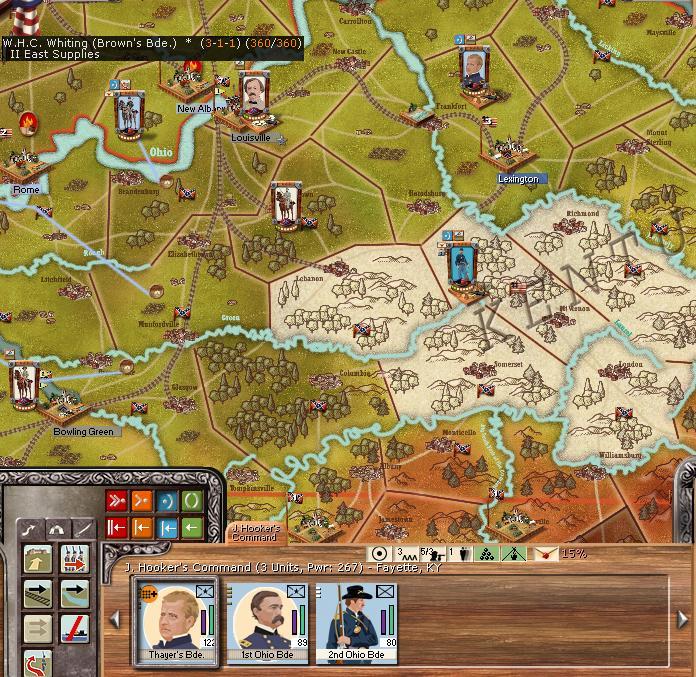This screenshot has height=677, width=696.
Task: Select Thayer's Bde. unit card
Action: [x=175, y=620]
